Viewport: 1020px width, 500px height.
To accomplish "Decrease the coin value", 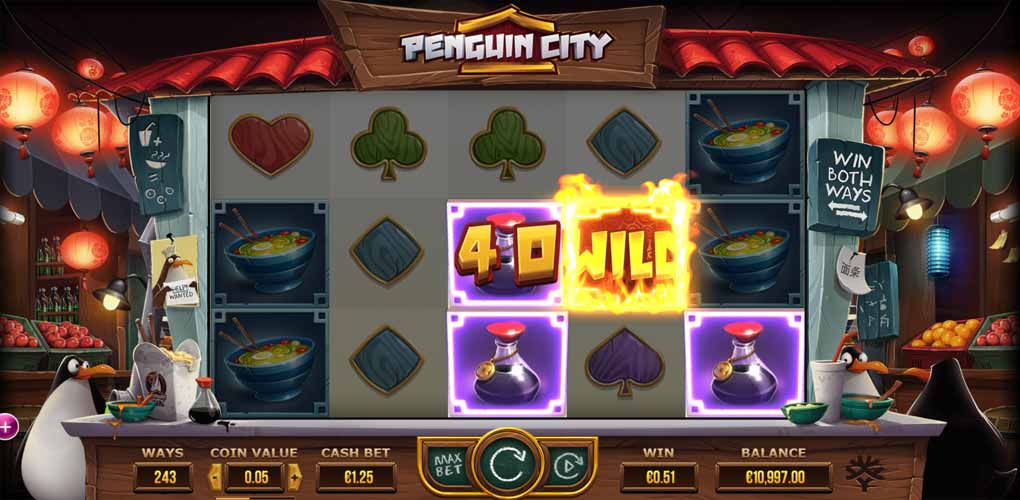I will point(213,477).
